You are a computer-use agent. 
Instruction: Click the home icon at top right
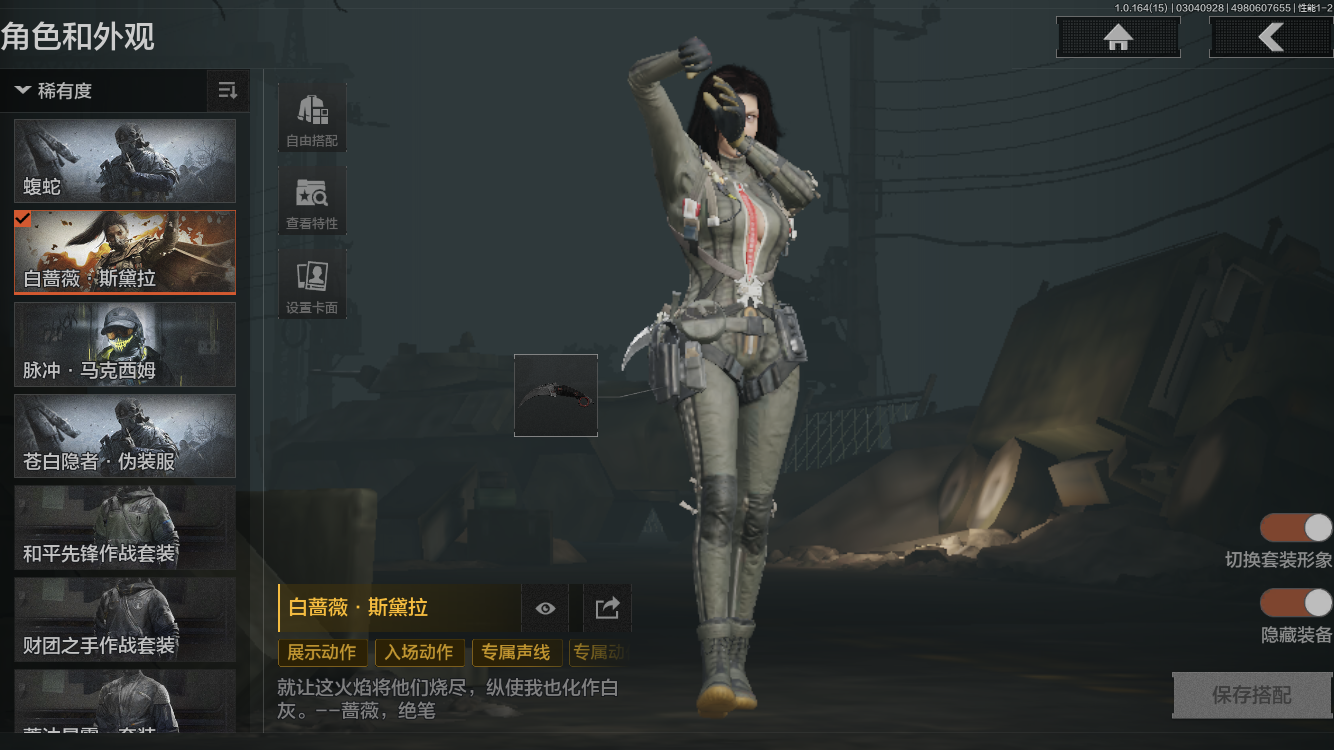click(1117, 37)
